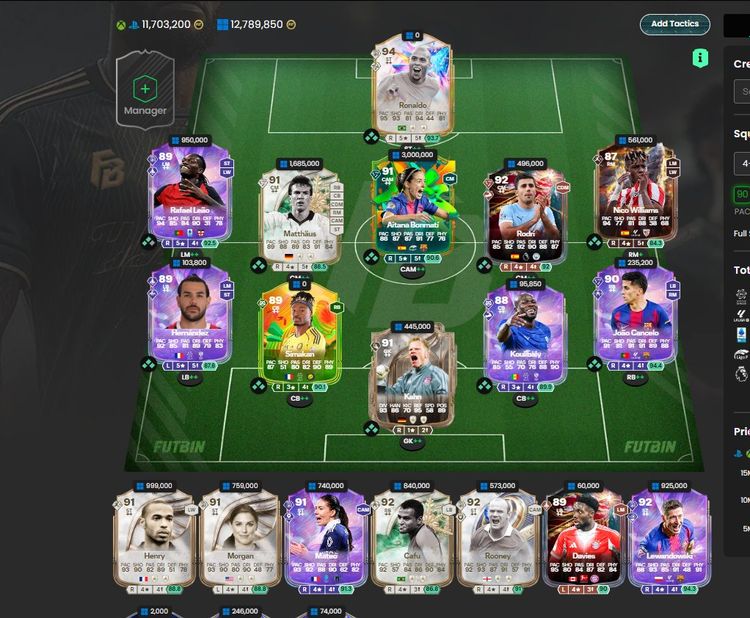Select the Nico Williams card
750x618 pixels.
[634, 194]
